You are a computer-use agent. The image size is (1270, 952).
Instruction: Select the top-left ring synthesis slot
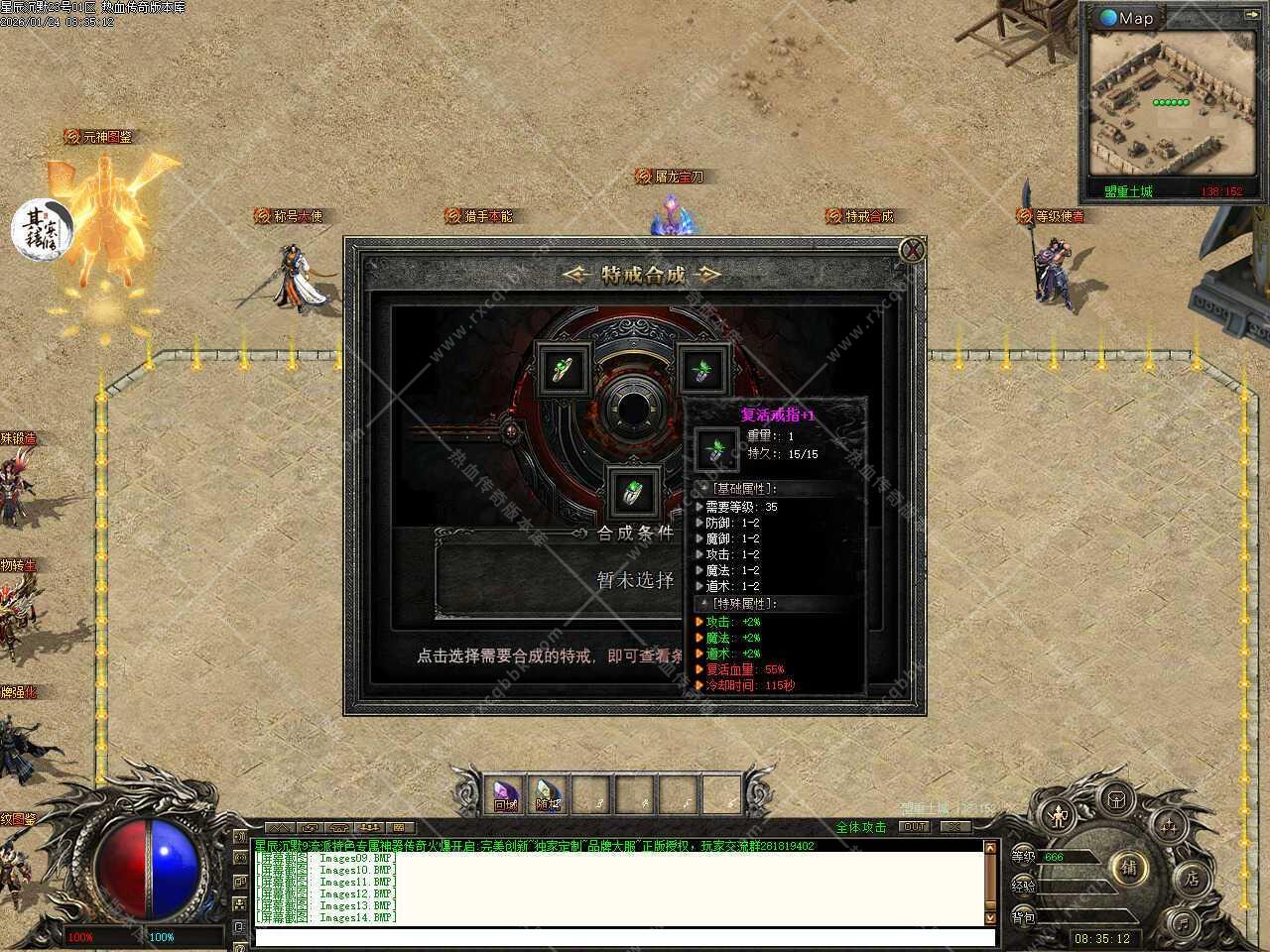click(x=563, y=370)
